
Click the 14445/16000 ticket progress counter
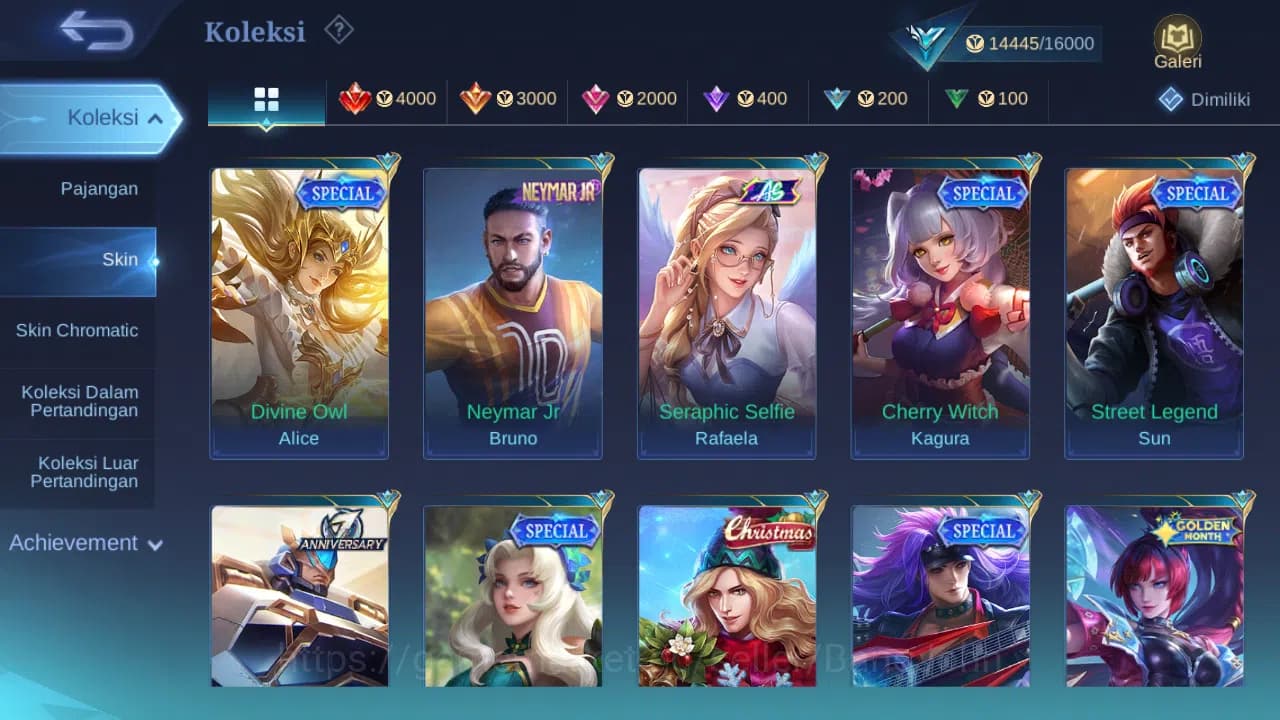pos(1030,43)
